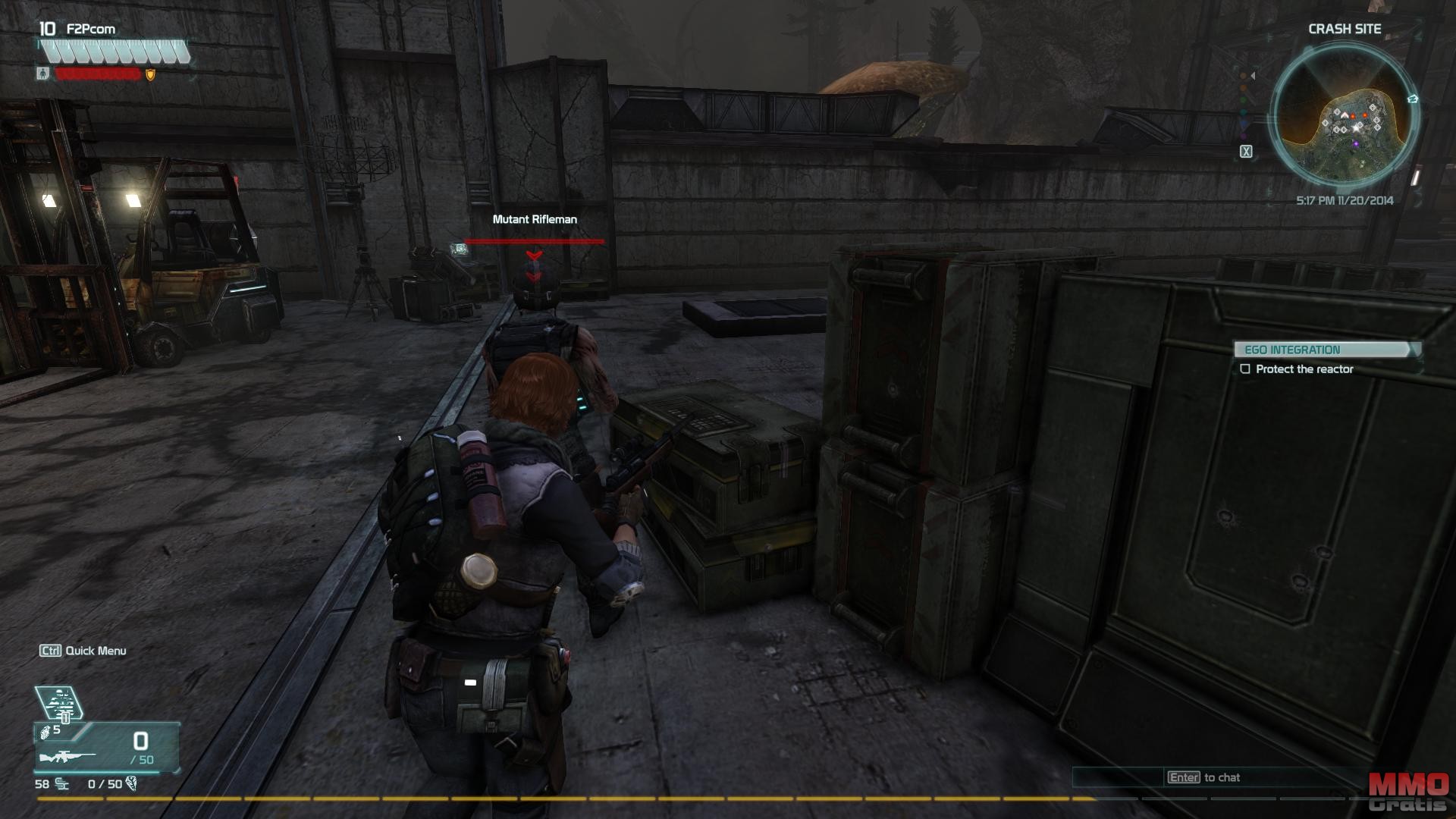Open the Quick Menu
Screen dimensions: 1456x819
coord(83,651)
